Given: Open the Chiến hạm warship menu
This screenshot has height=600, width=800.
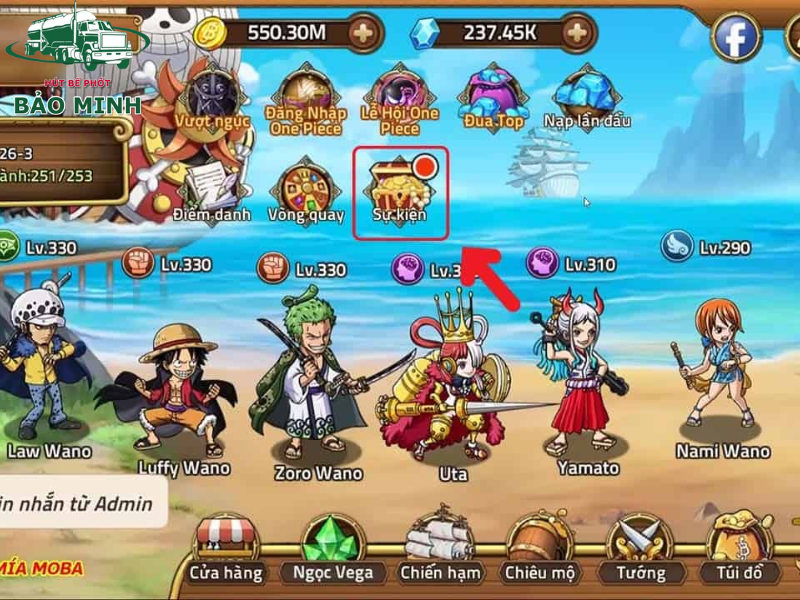Looking at the screenshot, I should click(440, 551).
